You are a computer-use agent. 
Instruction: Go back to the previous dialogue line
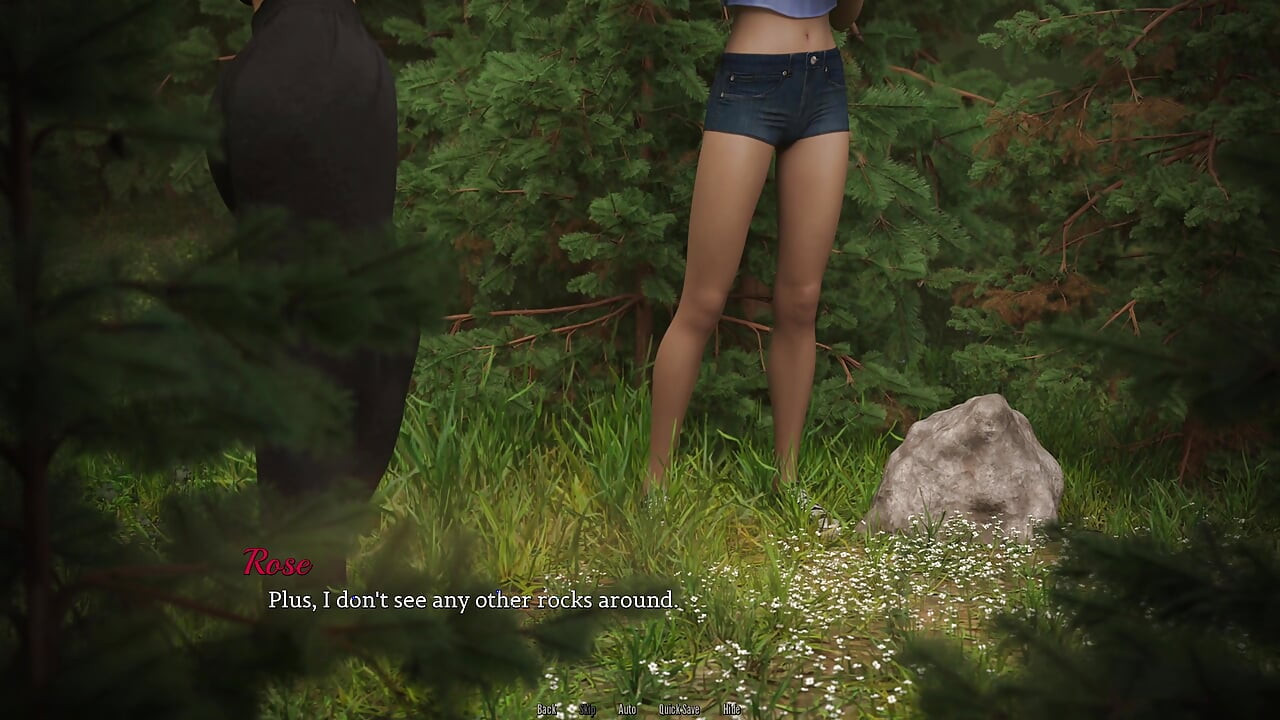(546, 709)
